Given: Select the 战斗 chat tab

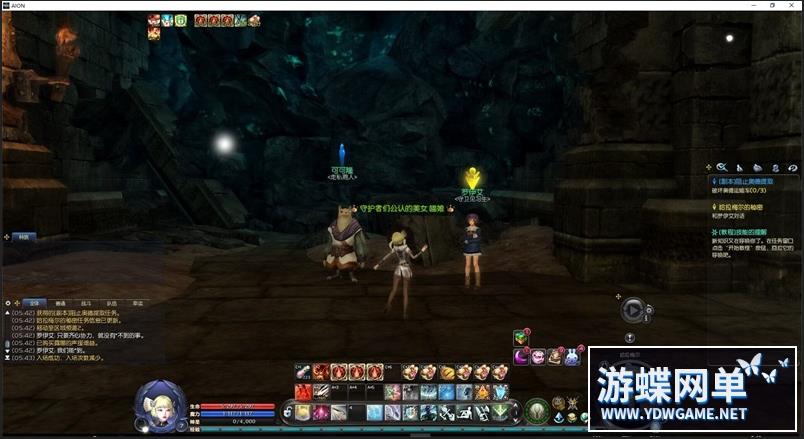Looking at the screenshot, I should (x=86, y=302).
